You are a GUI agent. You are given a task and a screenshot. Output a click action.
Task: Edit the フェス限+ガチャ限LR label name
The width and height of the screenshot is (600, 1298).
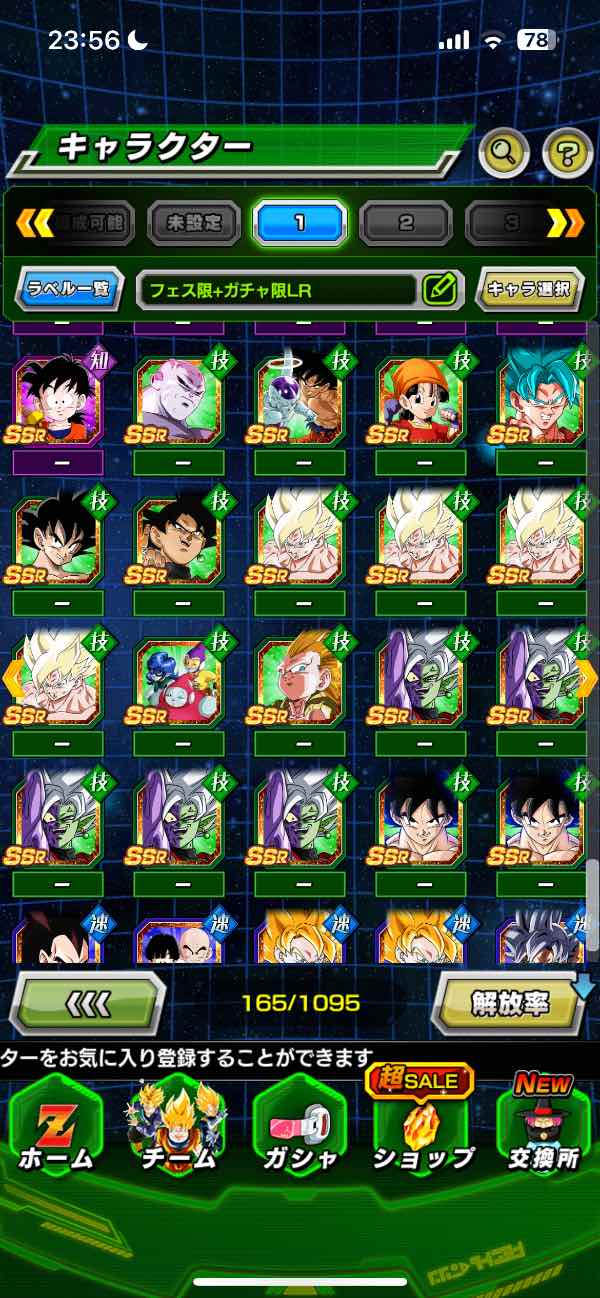(440, 290)
